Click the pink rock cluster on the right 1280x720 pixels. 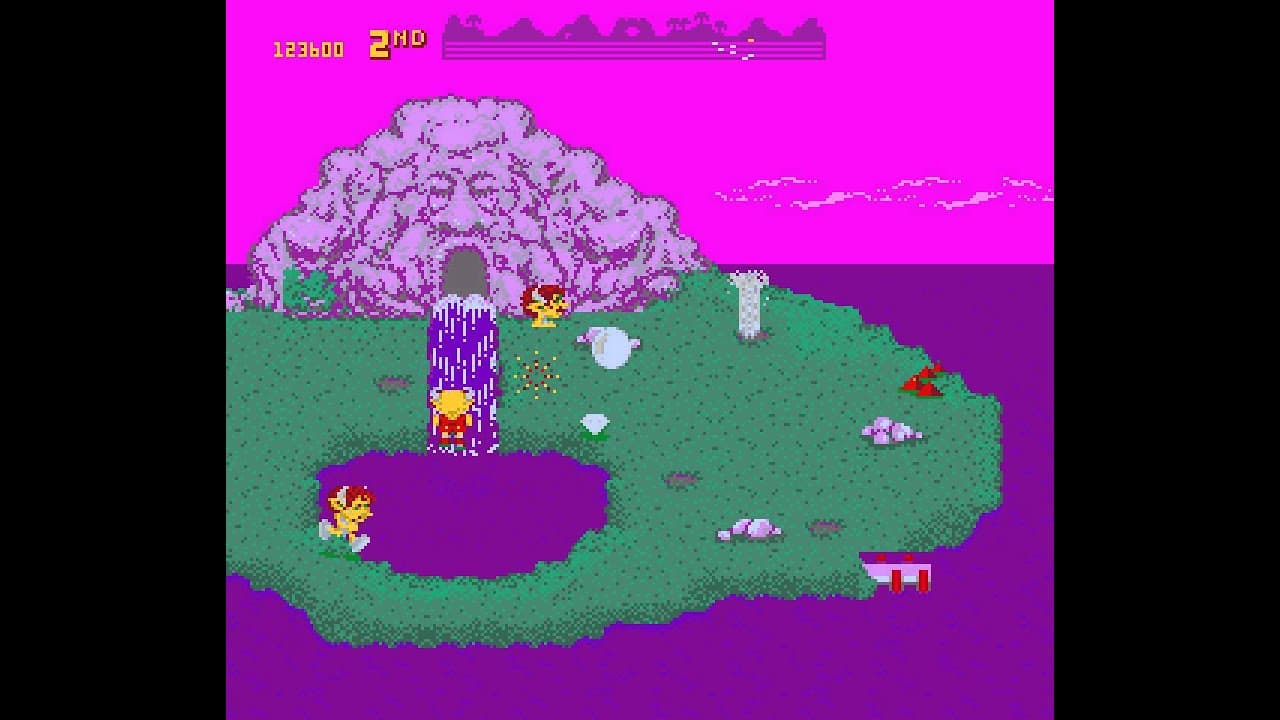(888, 432)
